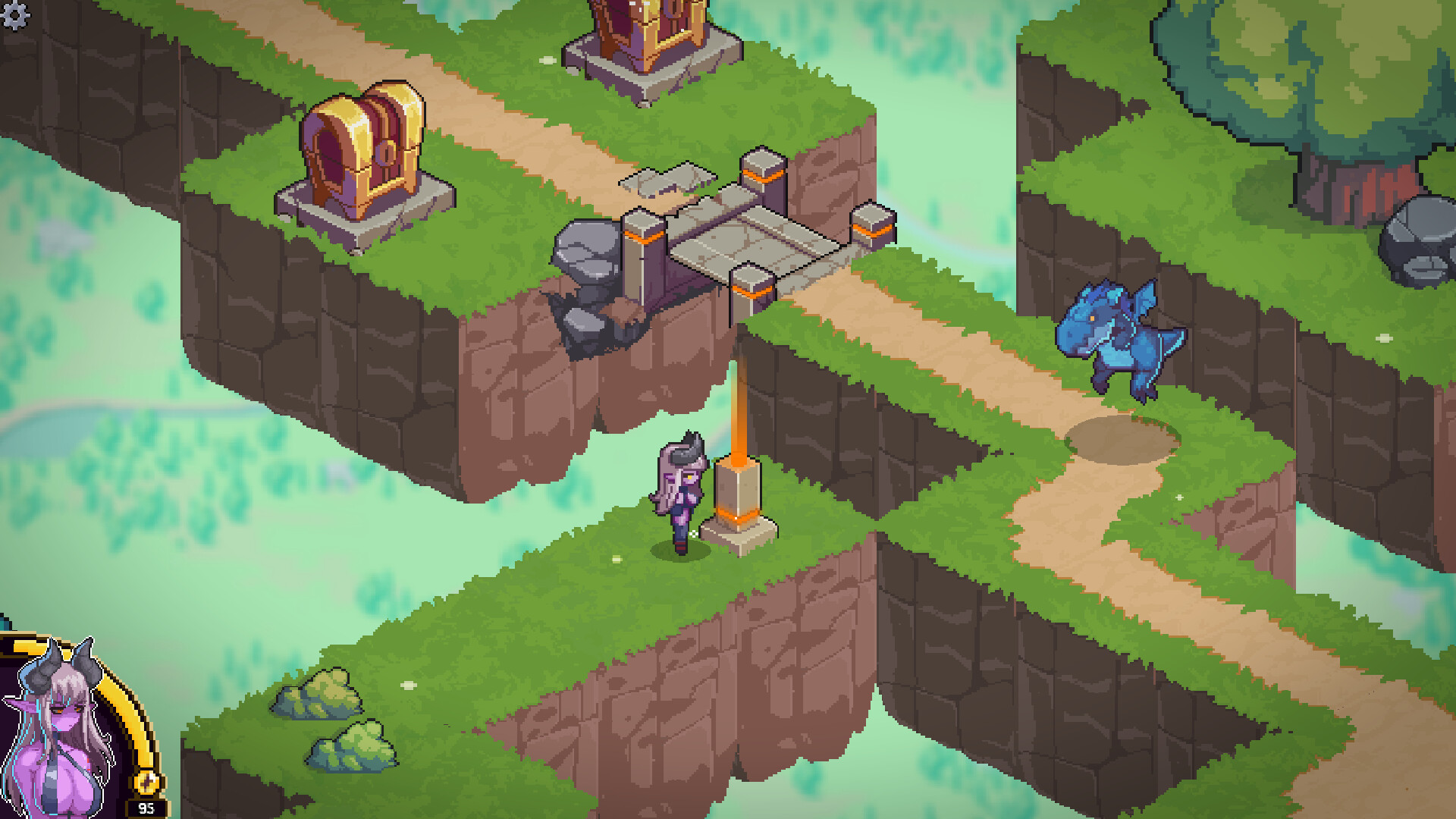Click the sparkle on the winding right path

1178,497
